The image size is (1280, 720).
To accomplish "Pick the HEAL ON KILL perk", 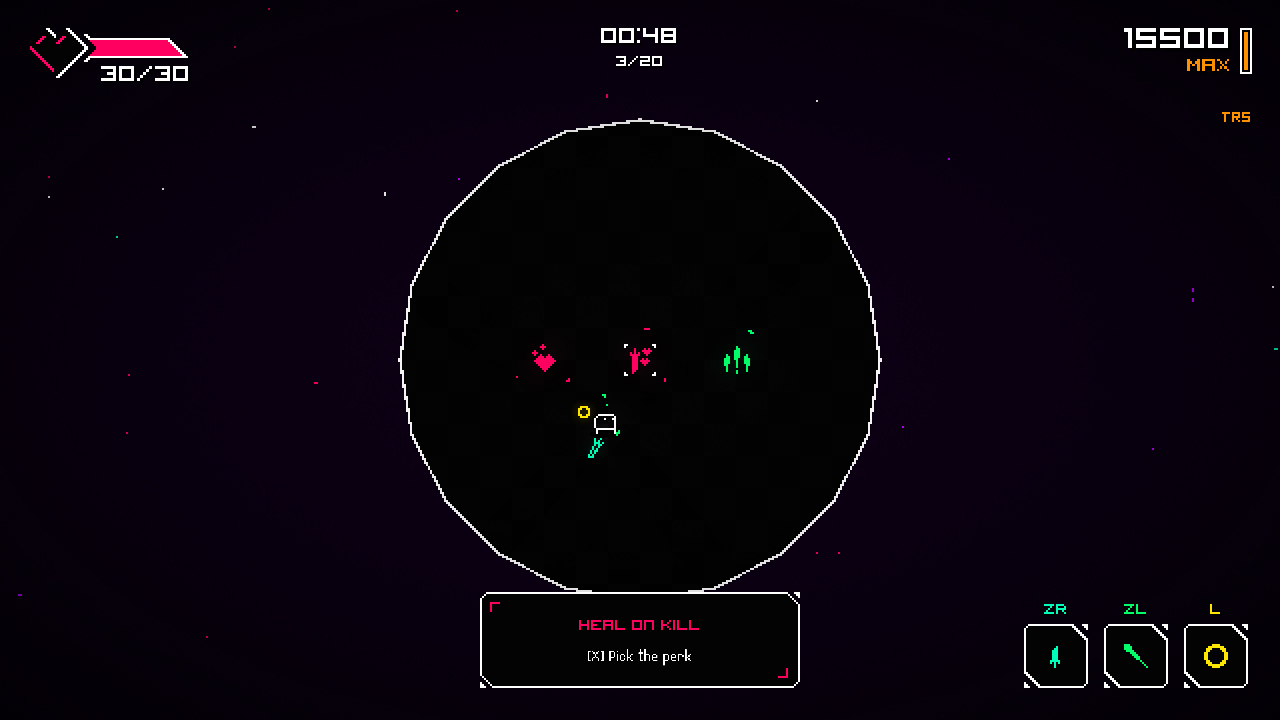I will click(639, 657).
